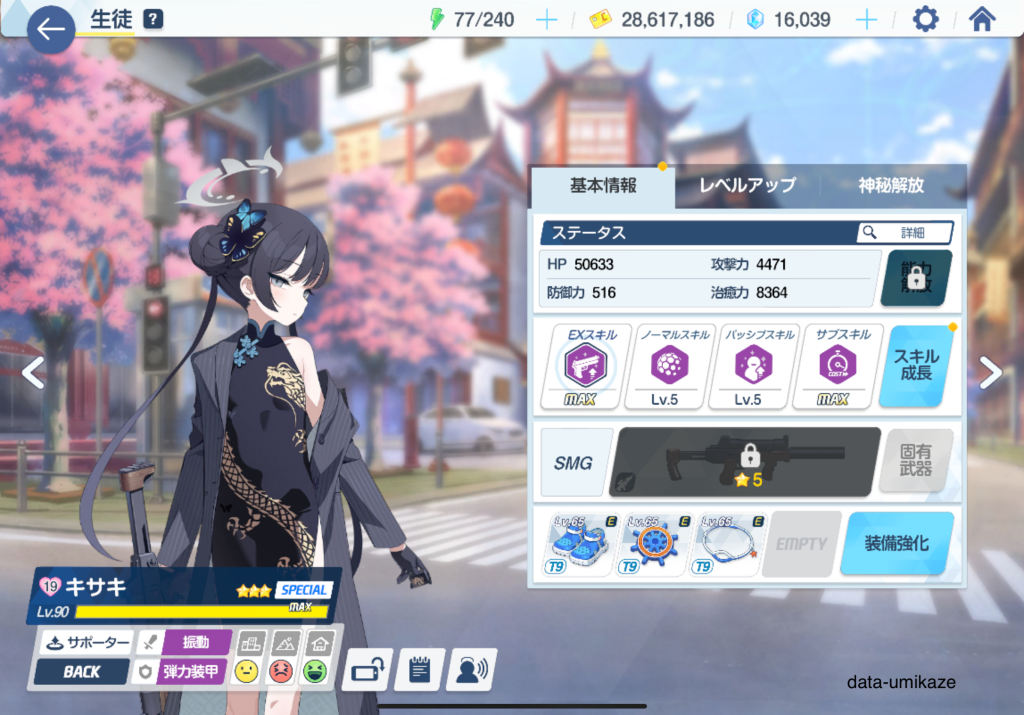The width and height of the screenshot is (1024, 715).
Task: Open the 神秘解放 tab
Action: point(891,185)
